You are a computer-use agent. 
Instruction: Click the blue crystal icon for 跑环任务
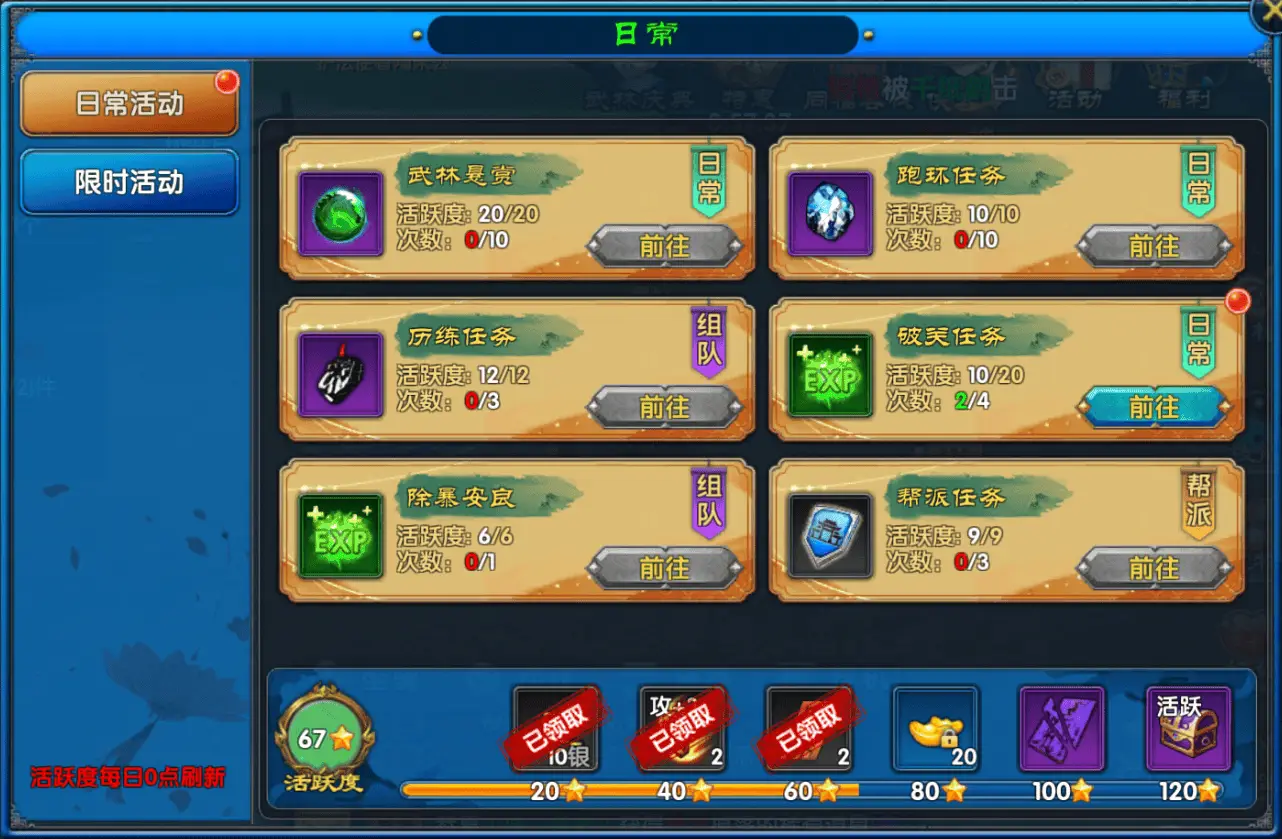(x=828, y=212)
